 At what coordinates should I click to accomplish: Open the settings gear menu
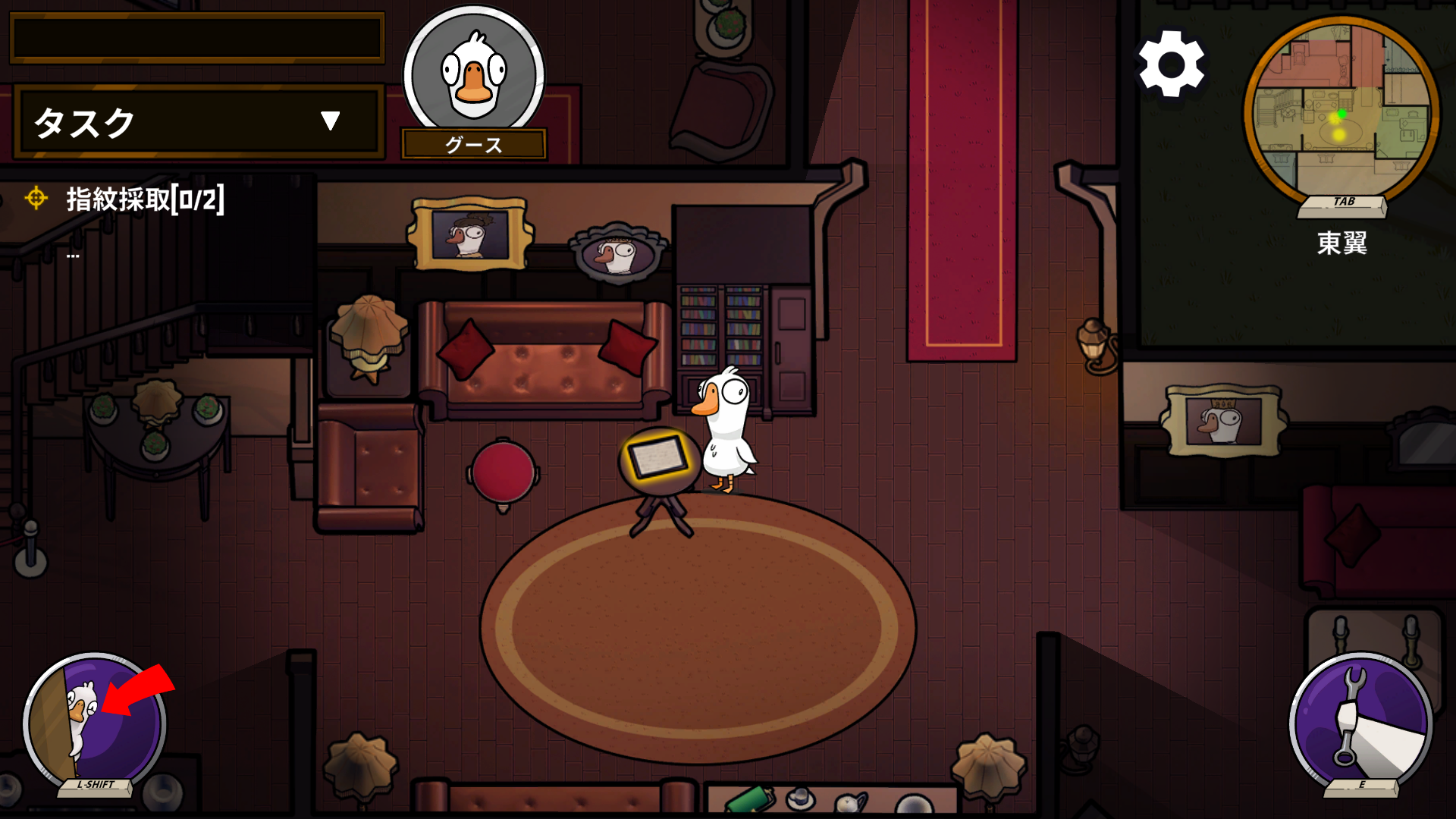click(x=1171, y=64)
